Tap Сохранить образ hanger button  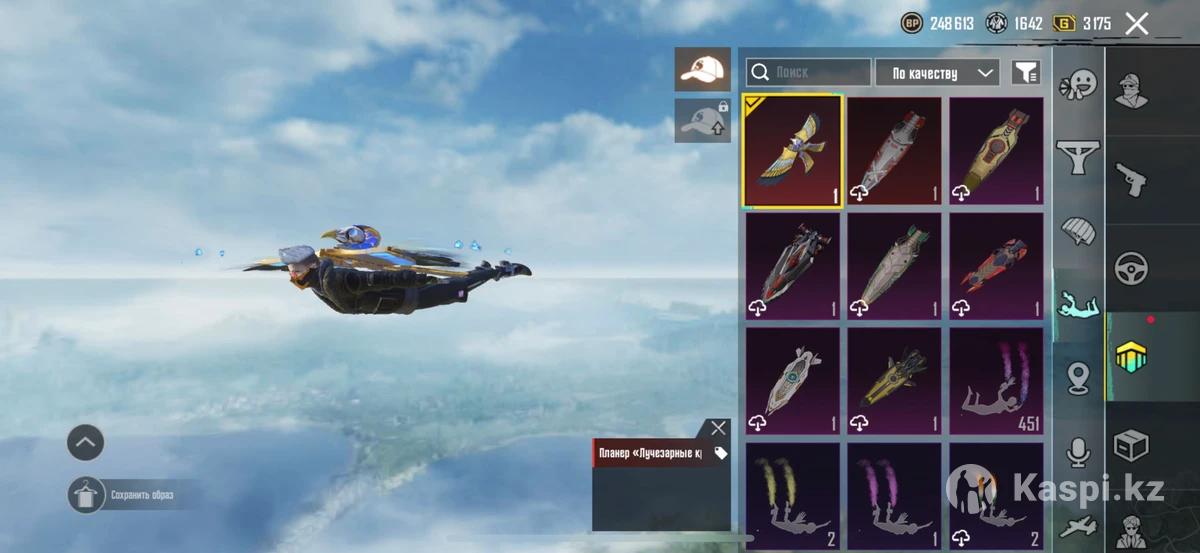86,494
